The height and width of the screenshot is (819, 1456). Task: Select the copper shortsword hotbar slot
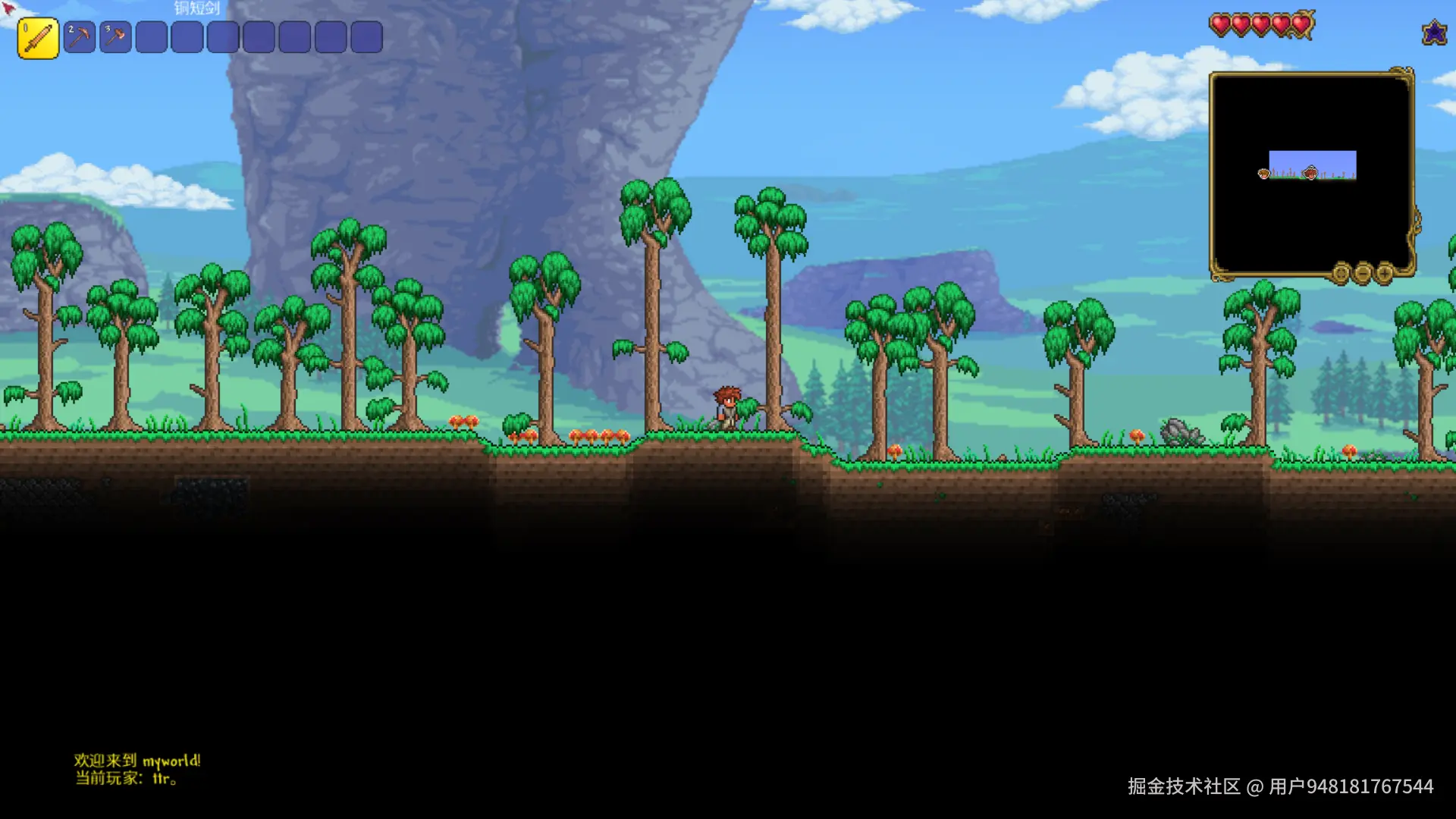(x=38, y=38)
